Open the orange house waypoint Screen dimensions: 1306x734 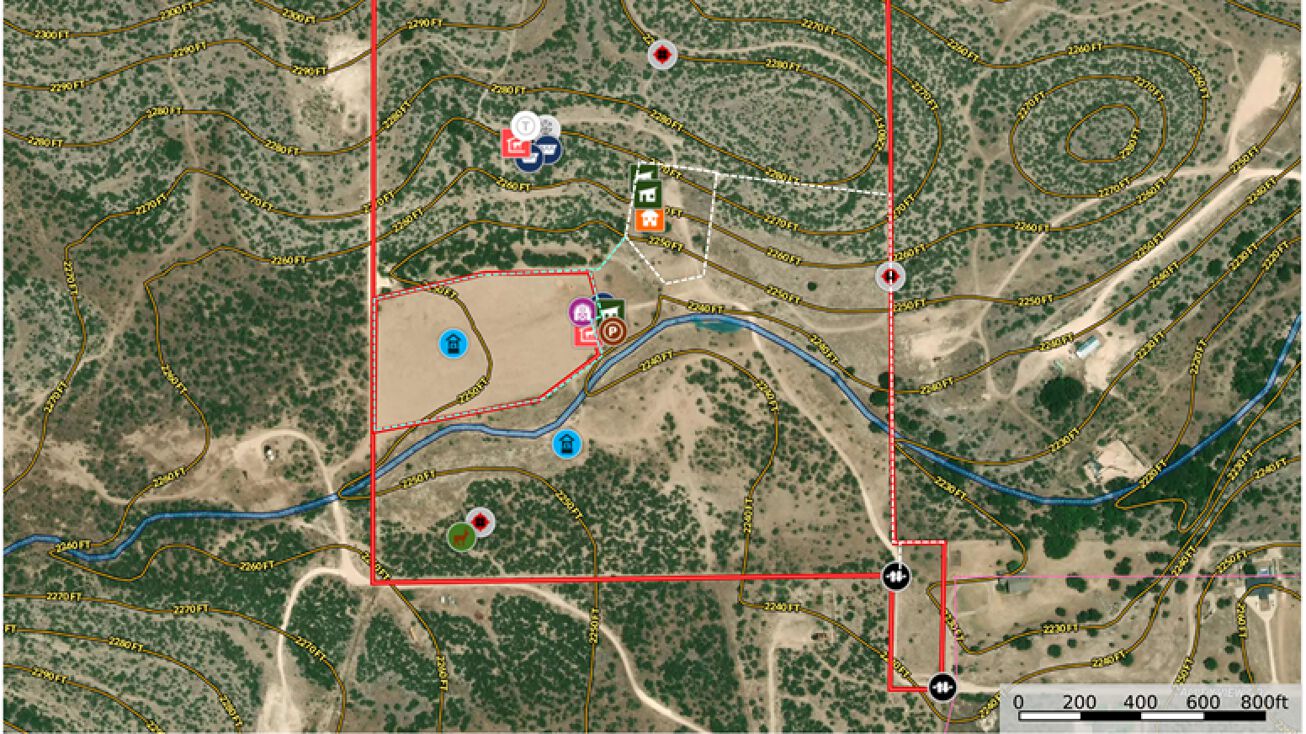click(x=649, y=219)
